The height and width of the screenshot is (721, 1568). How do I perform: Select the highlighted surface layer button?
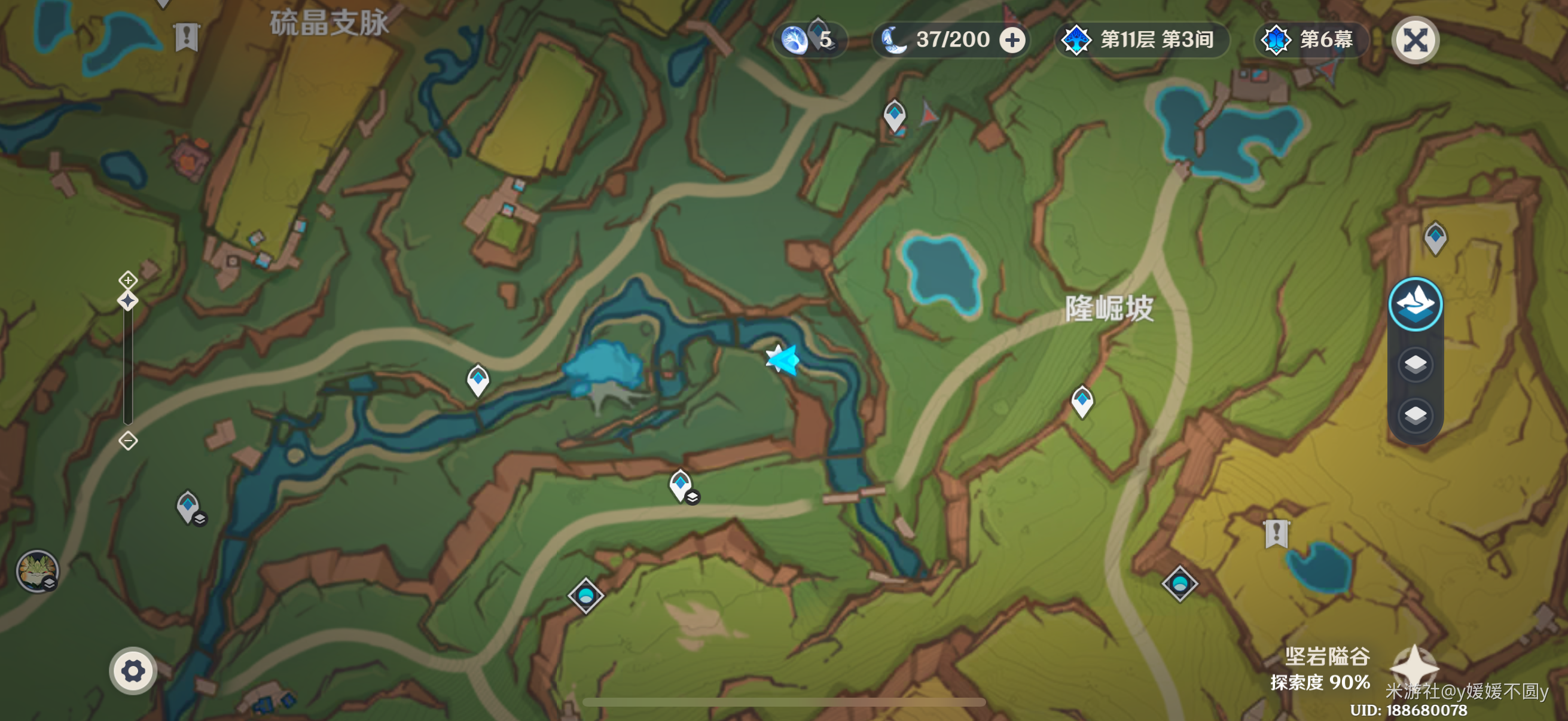1416,304
